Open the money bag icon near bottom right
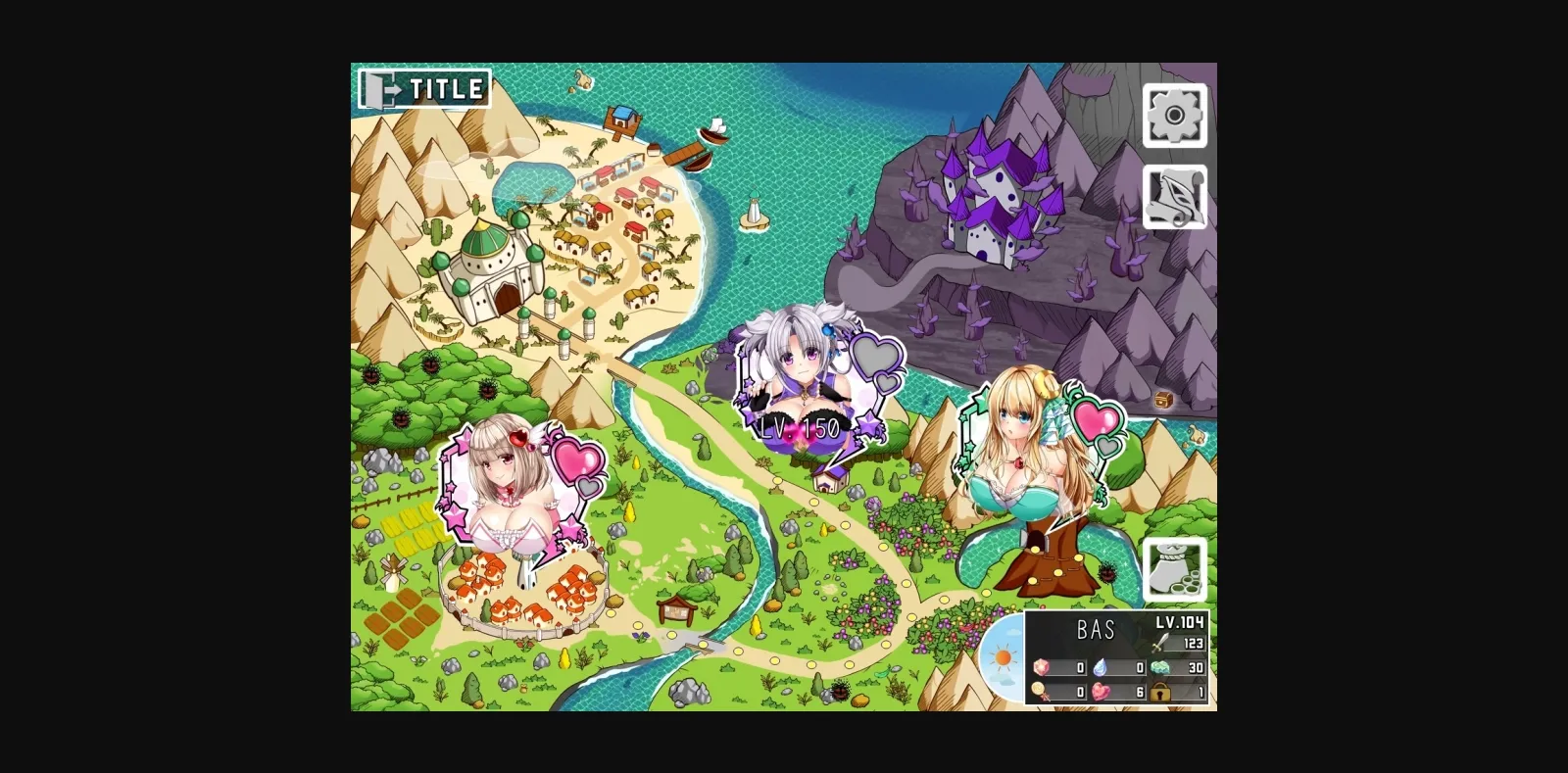1568x773 pixels. coord(1174,568)
